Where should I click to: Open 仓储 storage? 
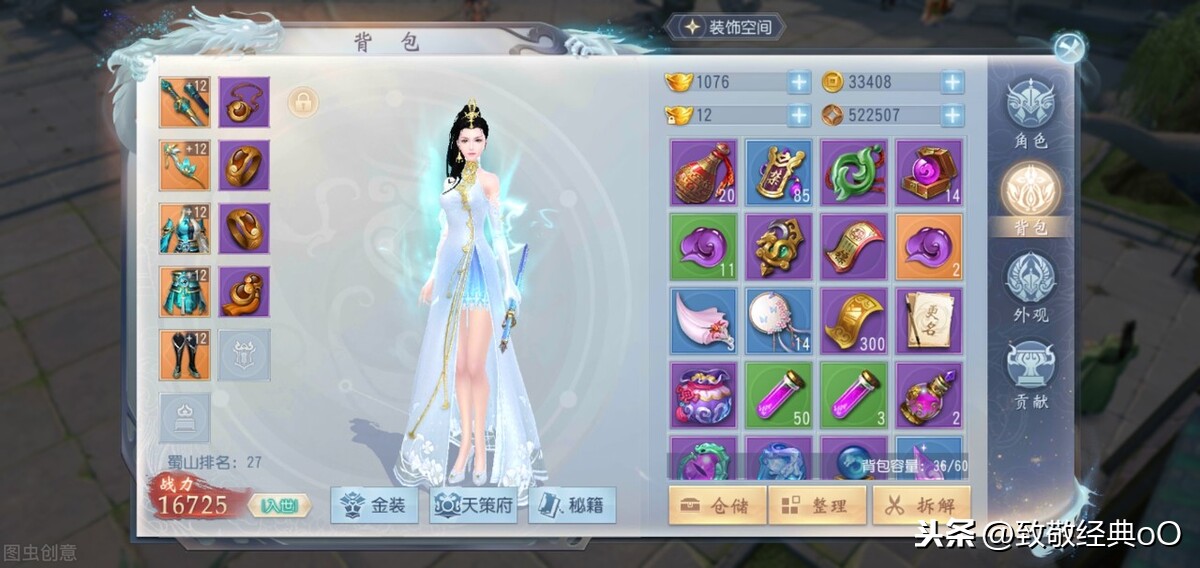pos(717,506)
